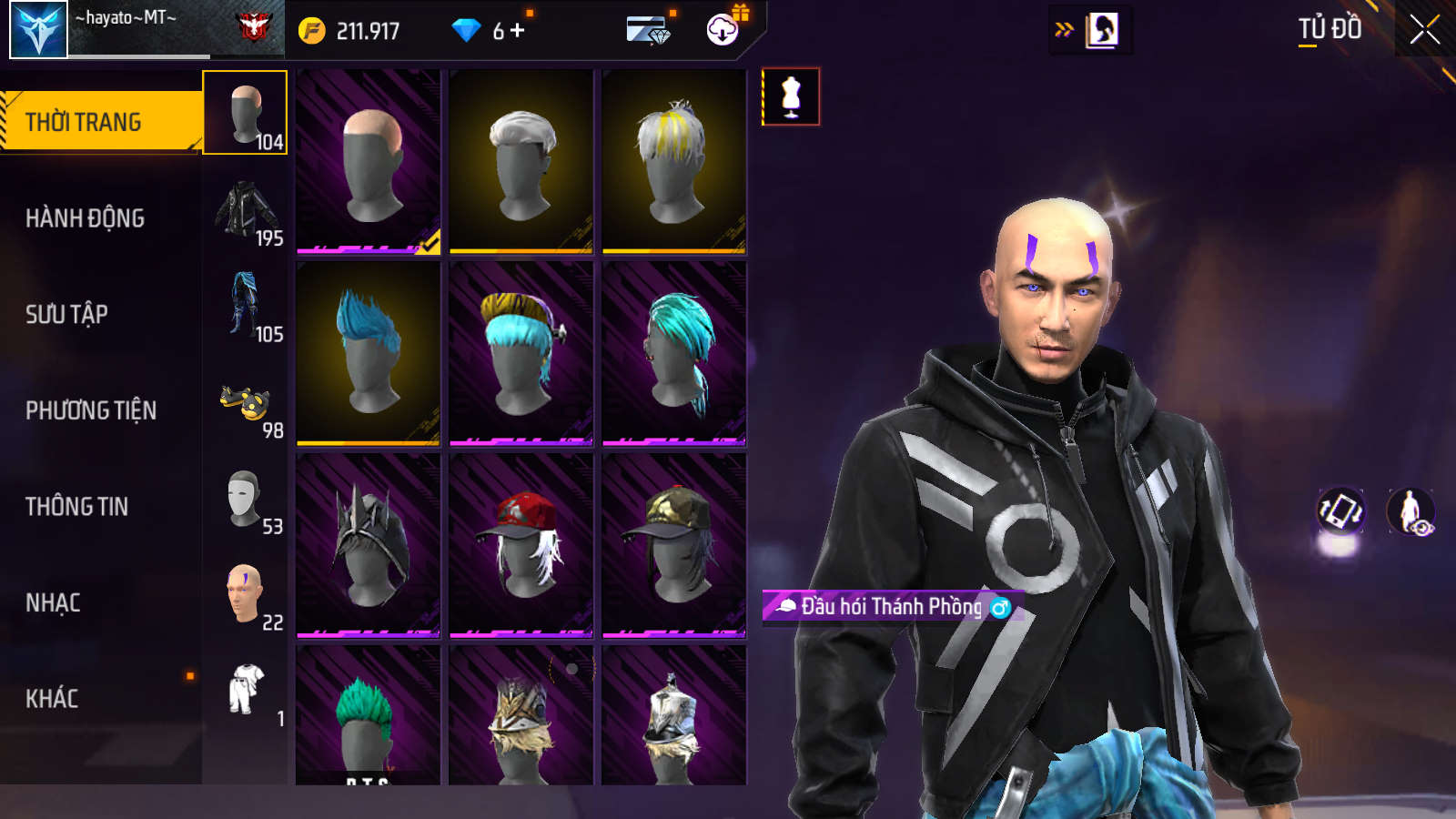
Task: Rotate the character preview view icon
Action: point(1340,511)
